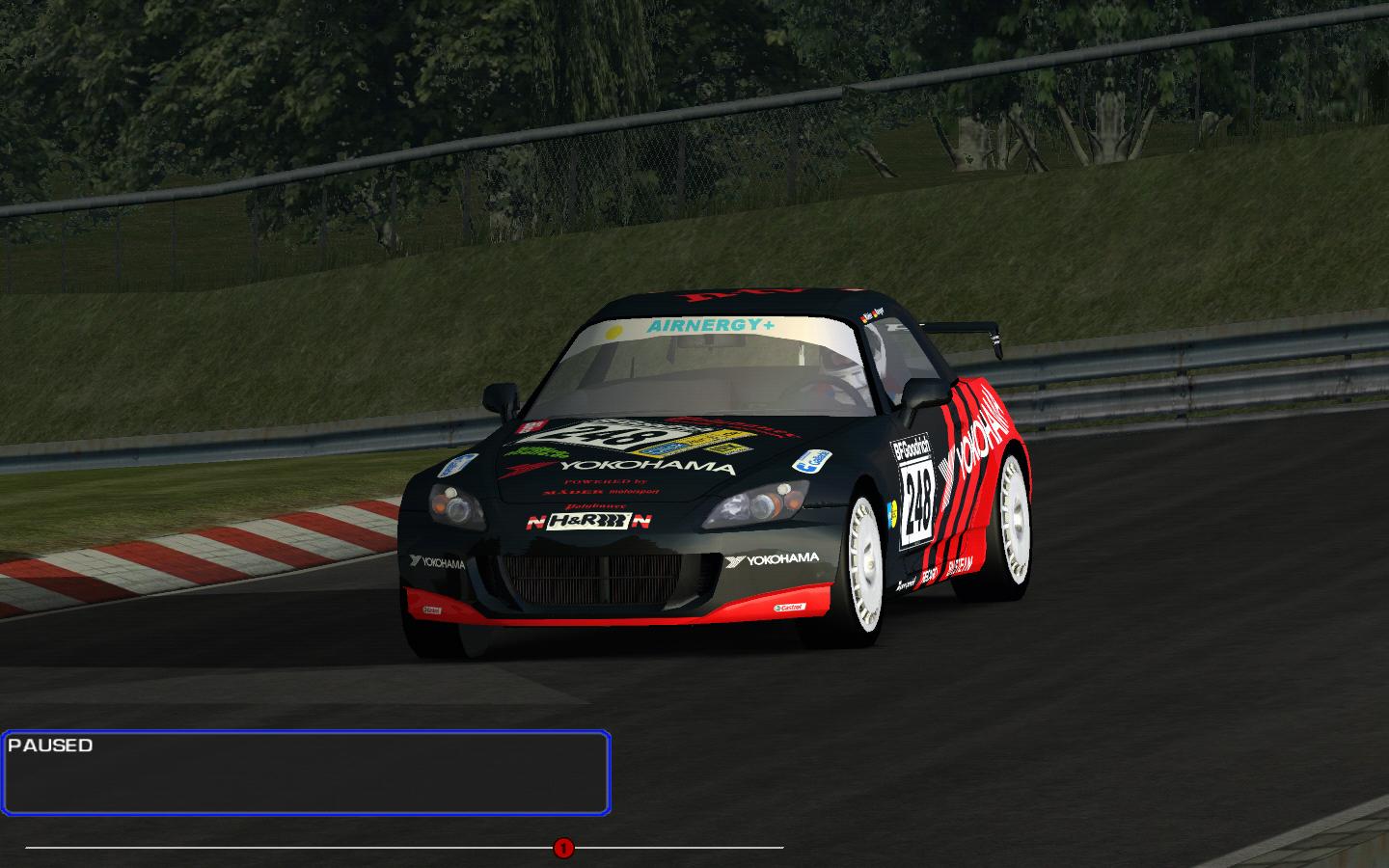Click the red number 1 replay marker
The image size is (1389, 868).
coord(563,849)
